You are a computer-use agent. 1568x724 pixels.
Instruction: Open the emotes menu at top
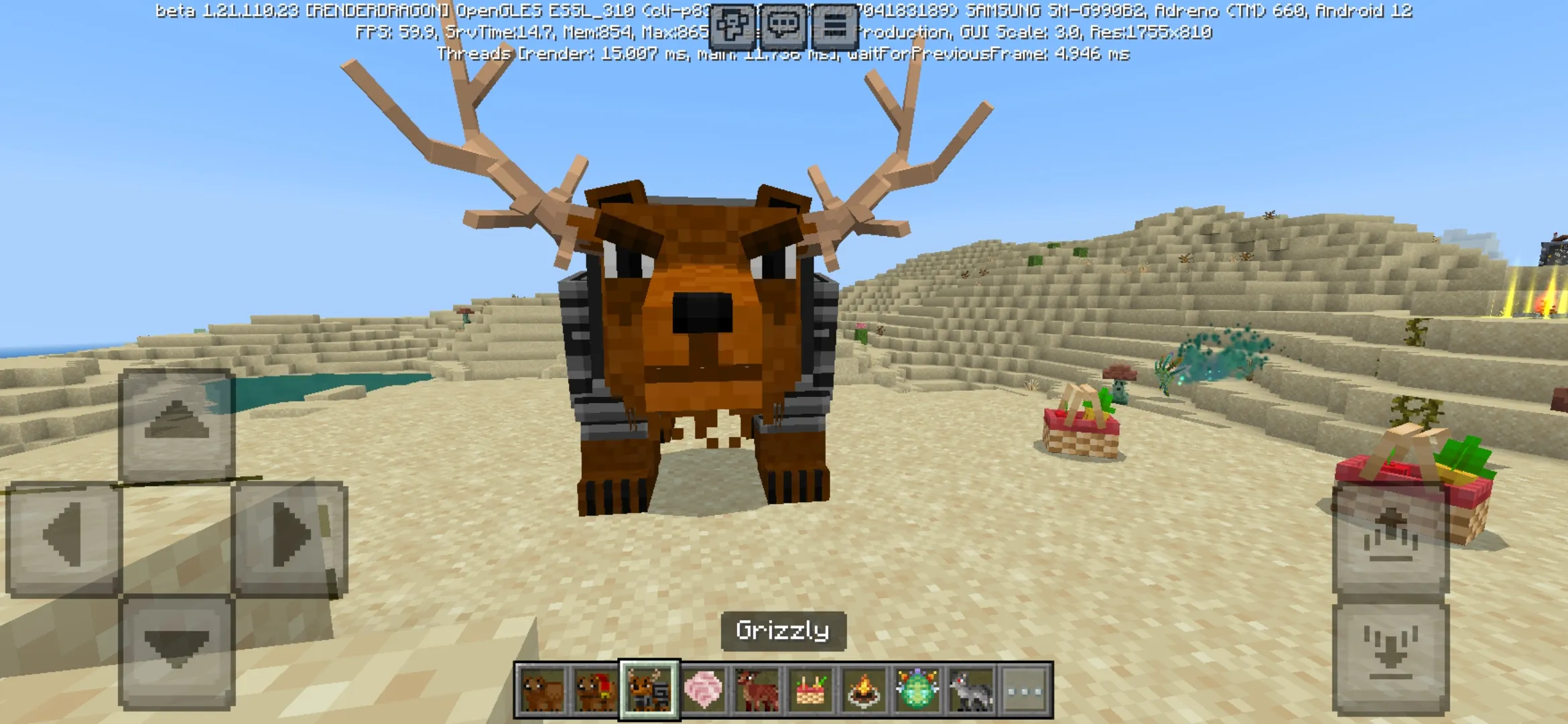(734, 27)
